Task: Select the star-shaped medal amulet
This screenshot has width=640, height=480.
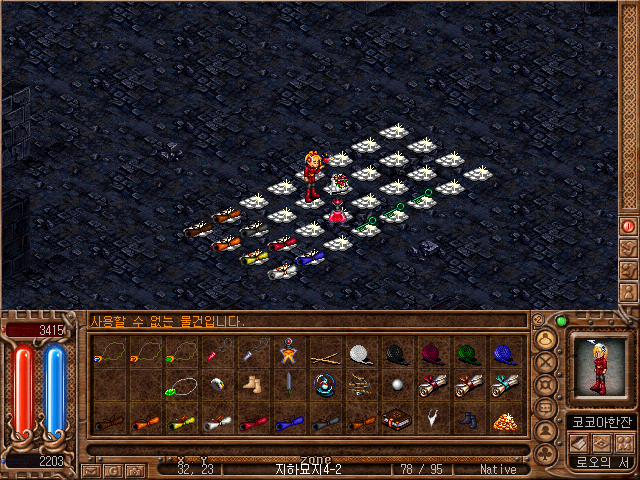Action: 289,354
